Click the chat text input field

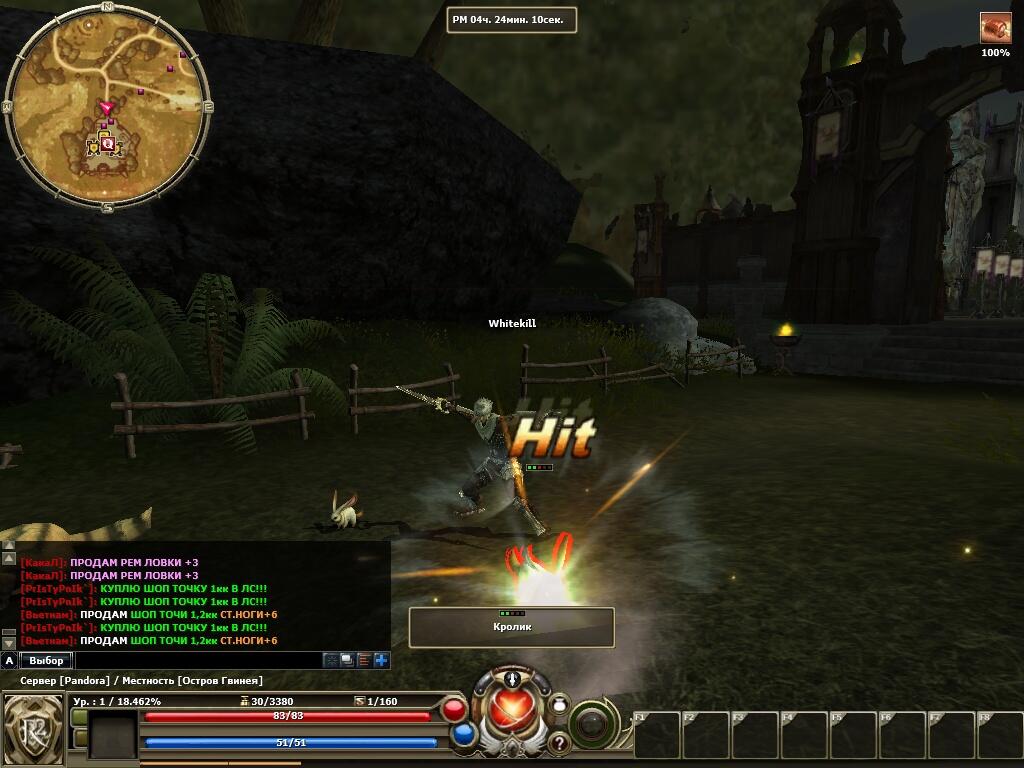coord(198,660)
